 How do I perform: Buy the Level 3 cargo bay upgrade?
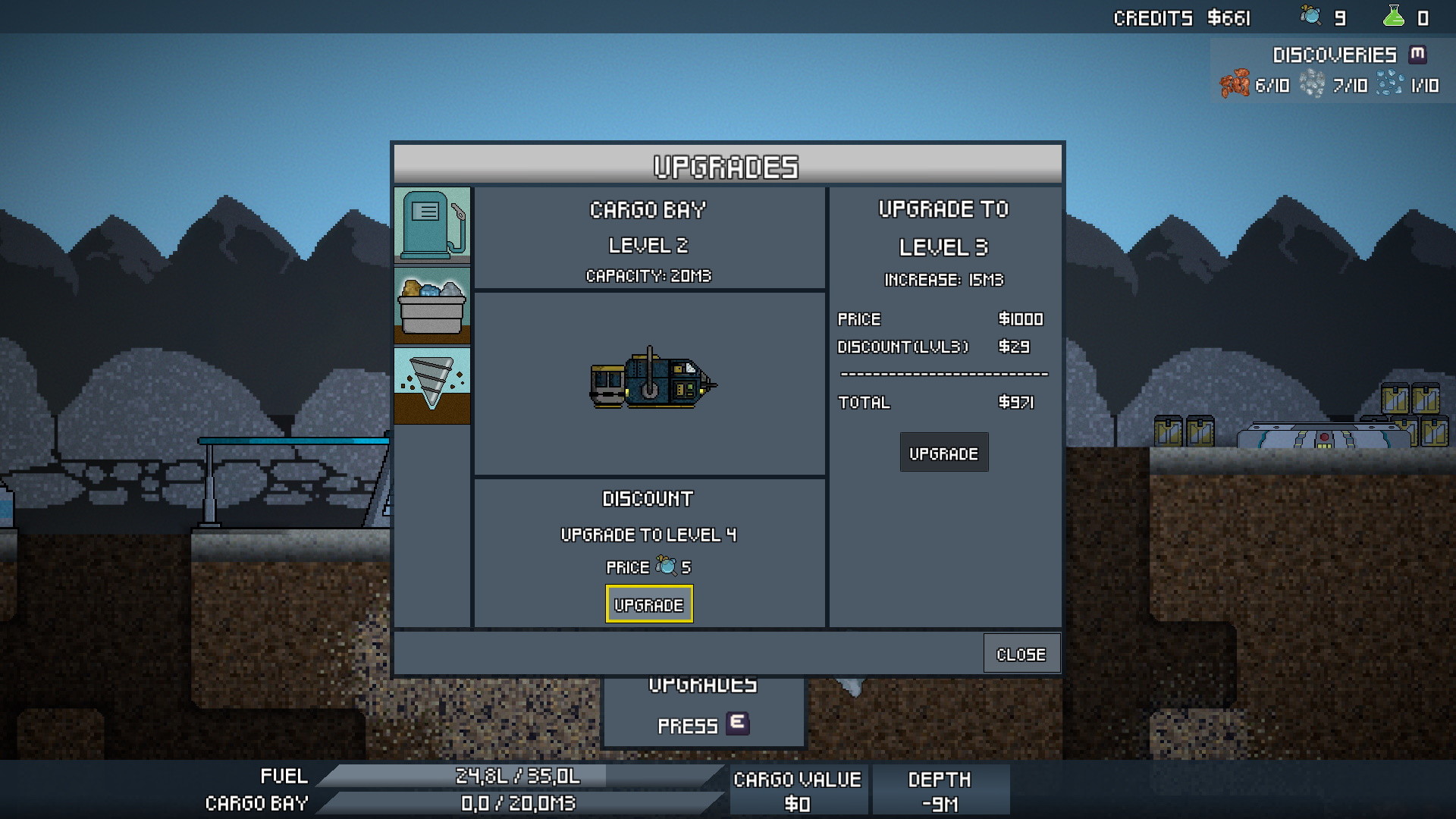(x=943, y=453)
